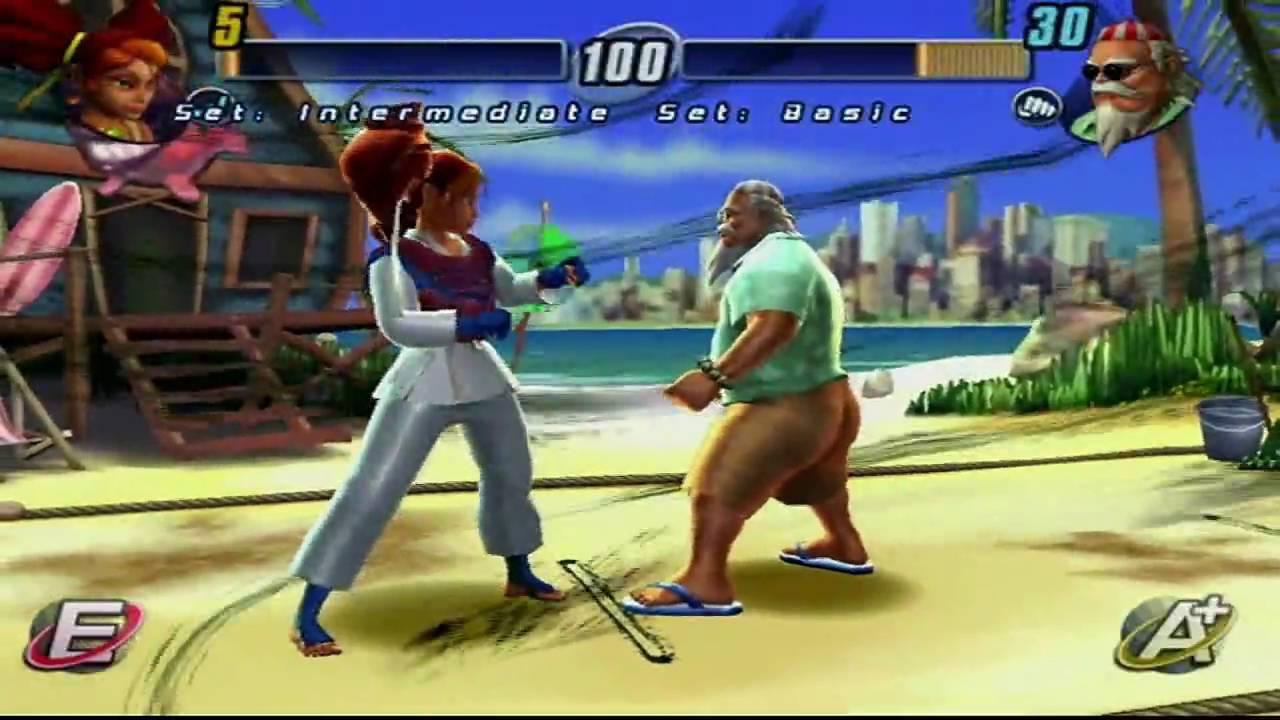
Task: Click the fist move-indicator icon near right portrait
Action: (1037, 104)
